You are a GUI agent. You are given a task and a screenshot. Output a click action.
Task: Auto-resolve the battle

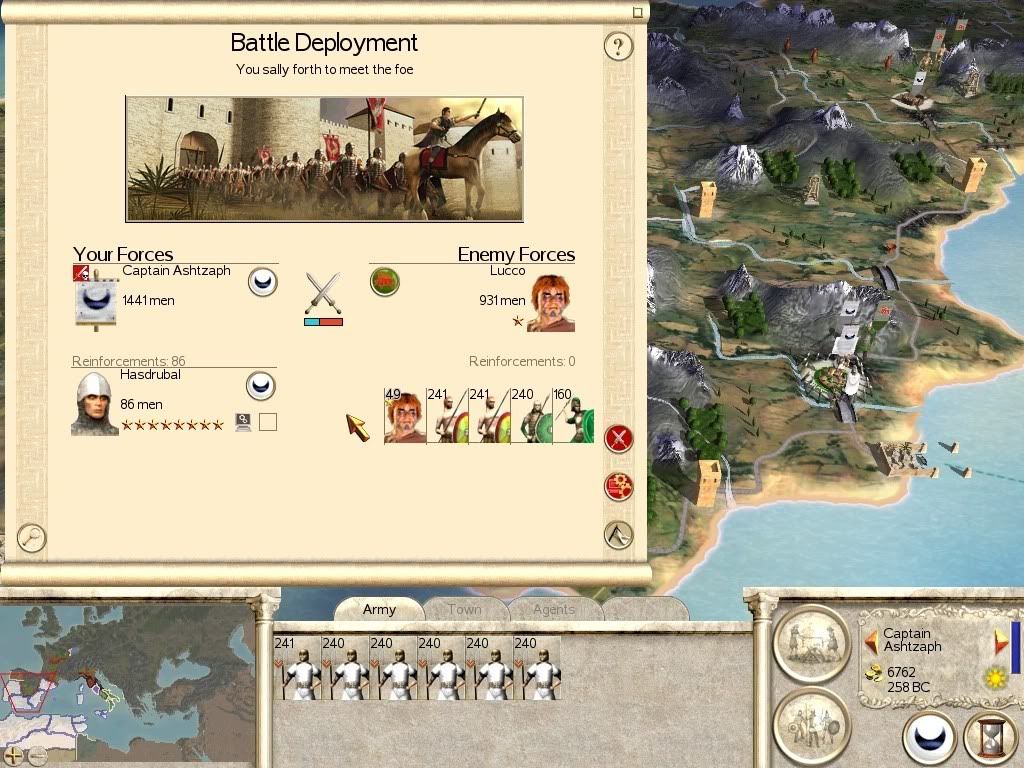[x=619, y=487]
